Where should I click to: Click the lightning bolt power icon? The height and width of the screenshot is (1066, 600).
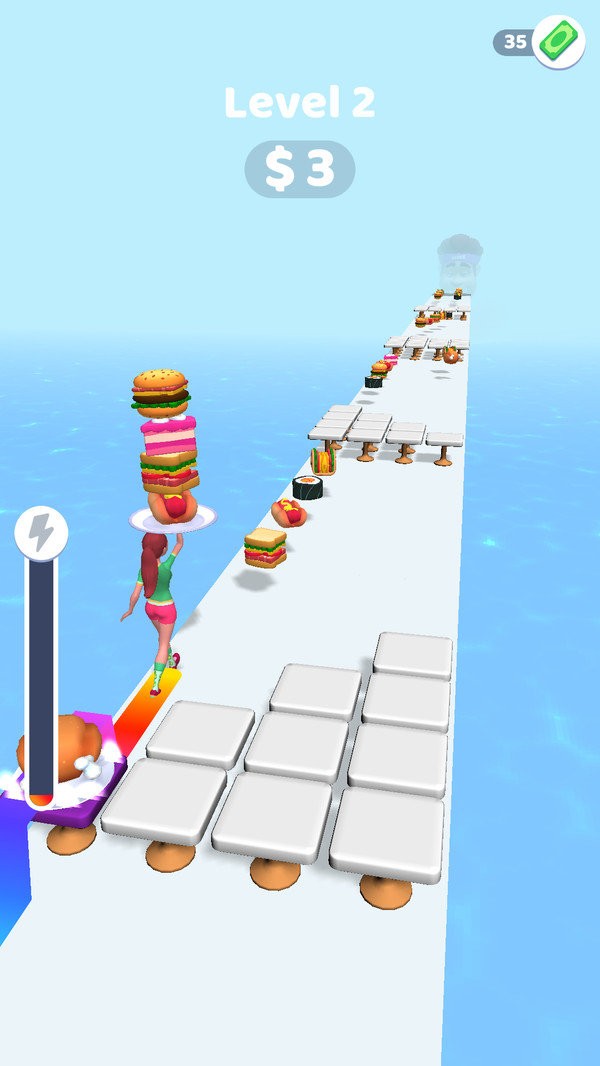[x=41, y=534]
